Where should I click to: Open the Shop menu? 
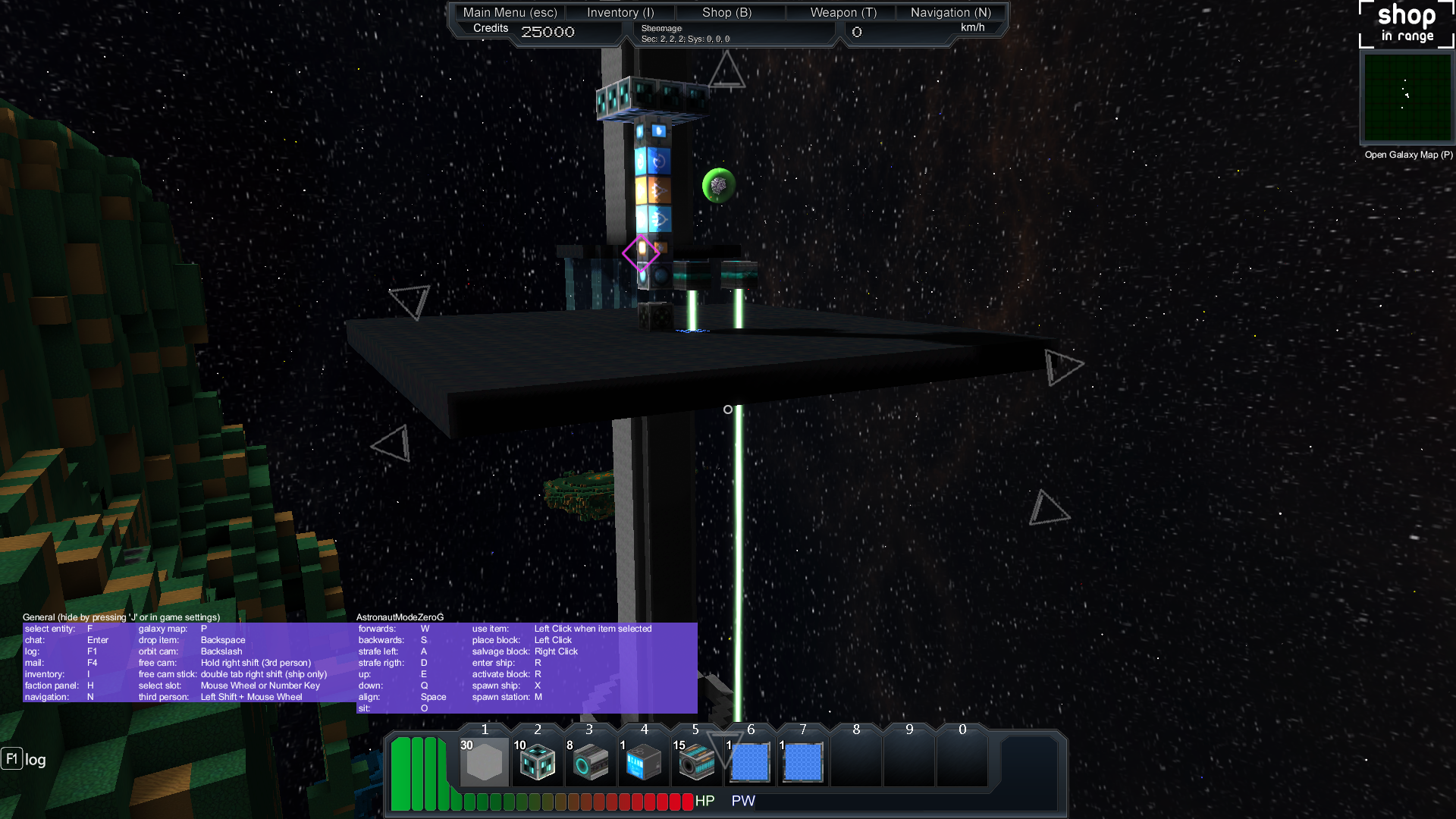coord(726,12)
